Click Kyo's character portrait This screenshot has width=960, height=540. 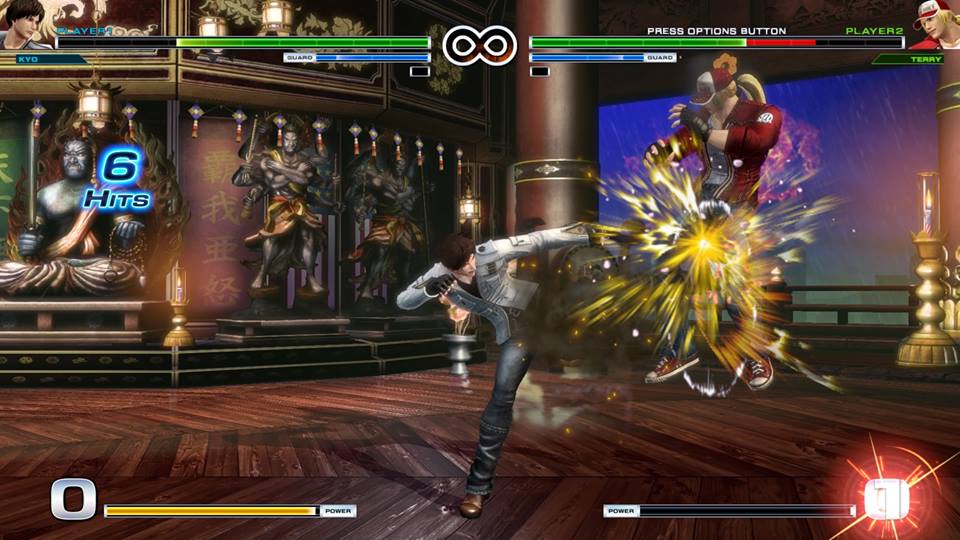click(24, 24)
